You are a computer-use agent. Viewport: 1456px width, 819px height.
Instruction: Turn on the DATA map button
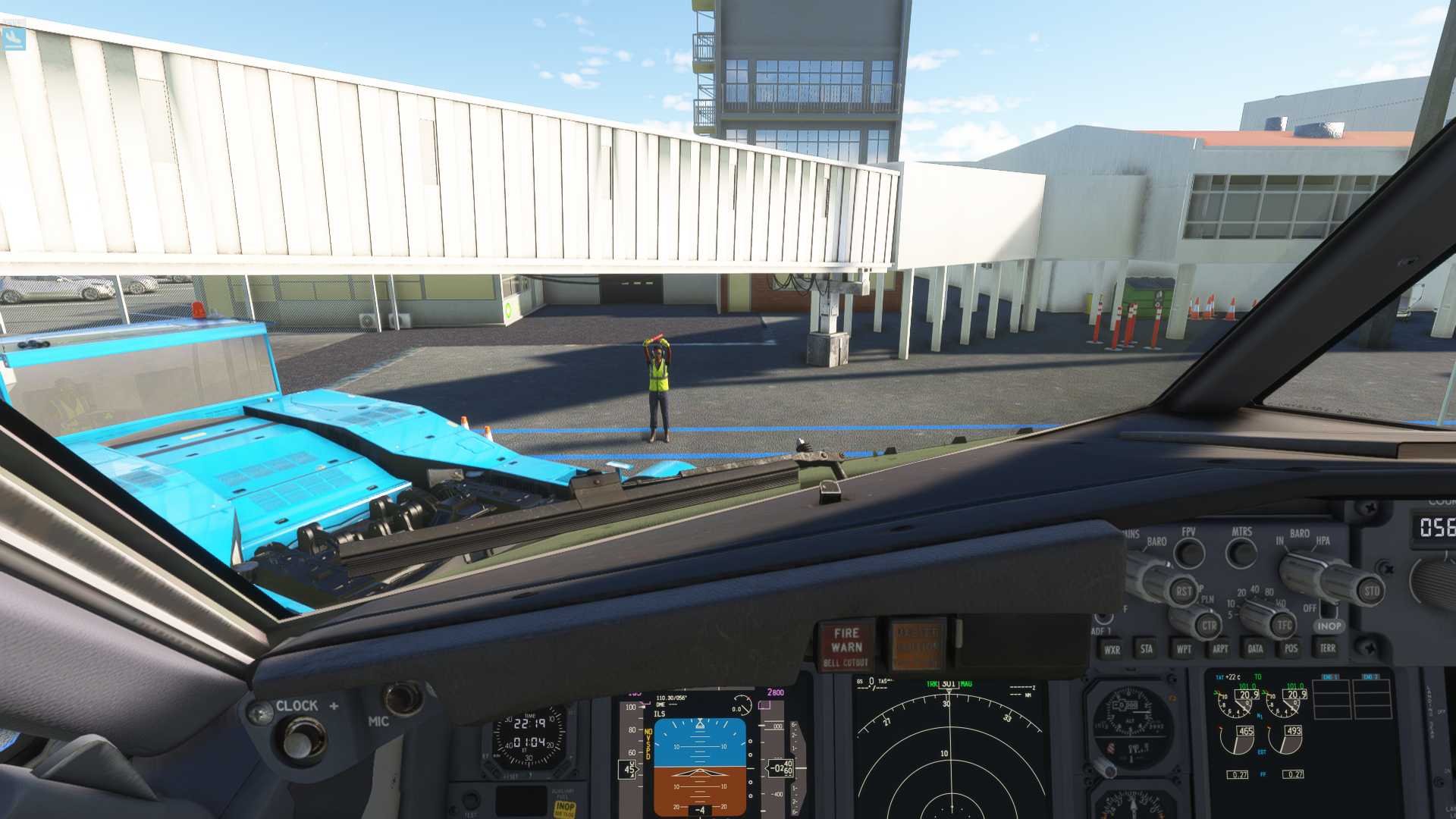[1255, 648]
